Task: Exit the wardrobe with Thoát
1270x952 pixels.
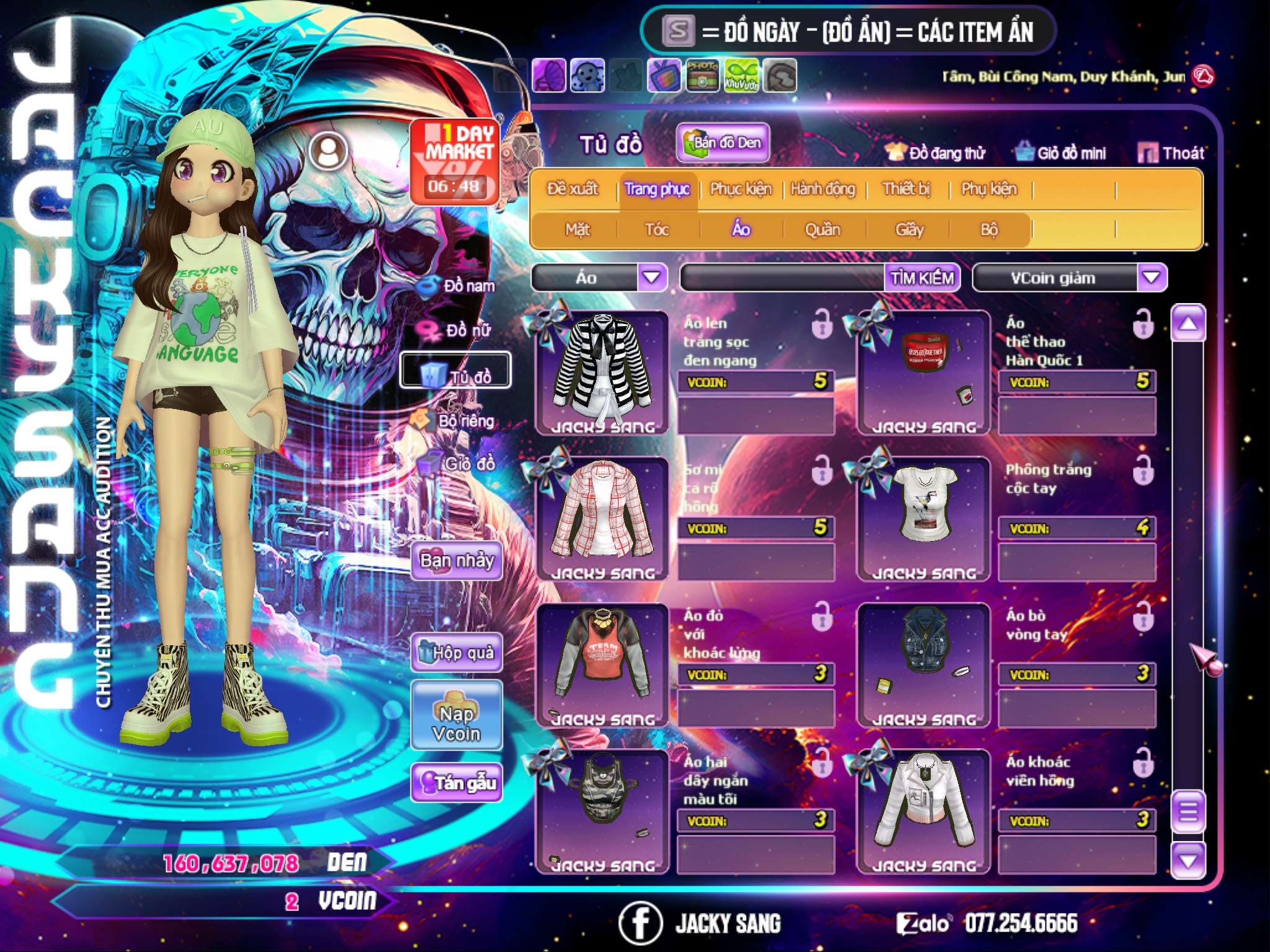Action: pos(1171,153)
